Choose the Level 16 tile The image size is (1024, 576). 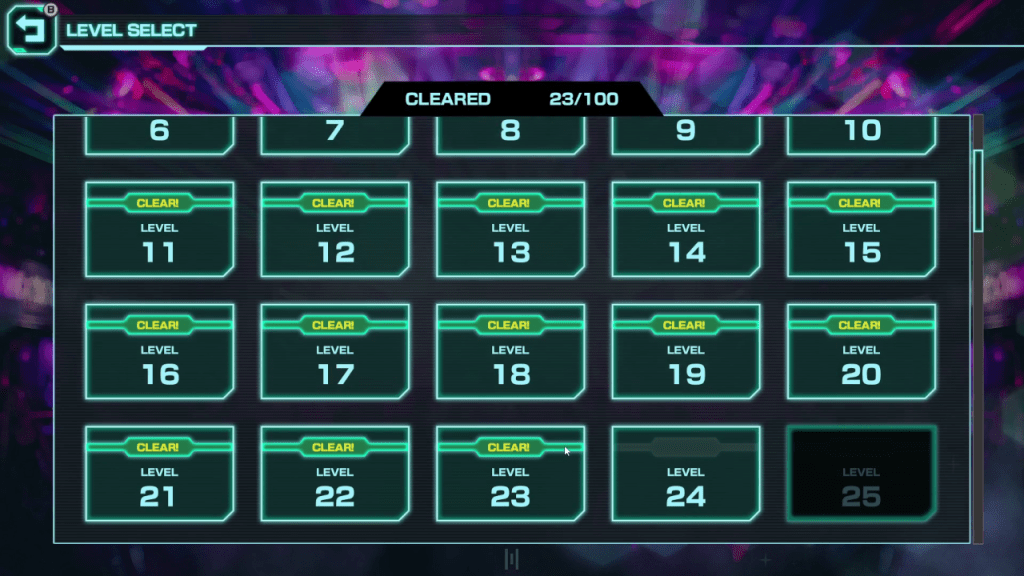[x=160, y=352]
